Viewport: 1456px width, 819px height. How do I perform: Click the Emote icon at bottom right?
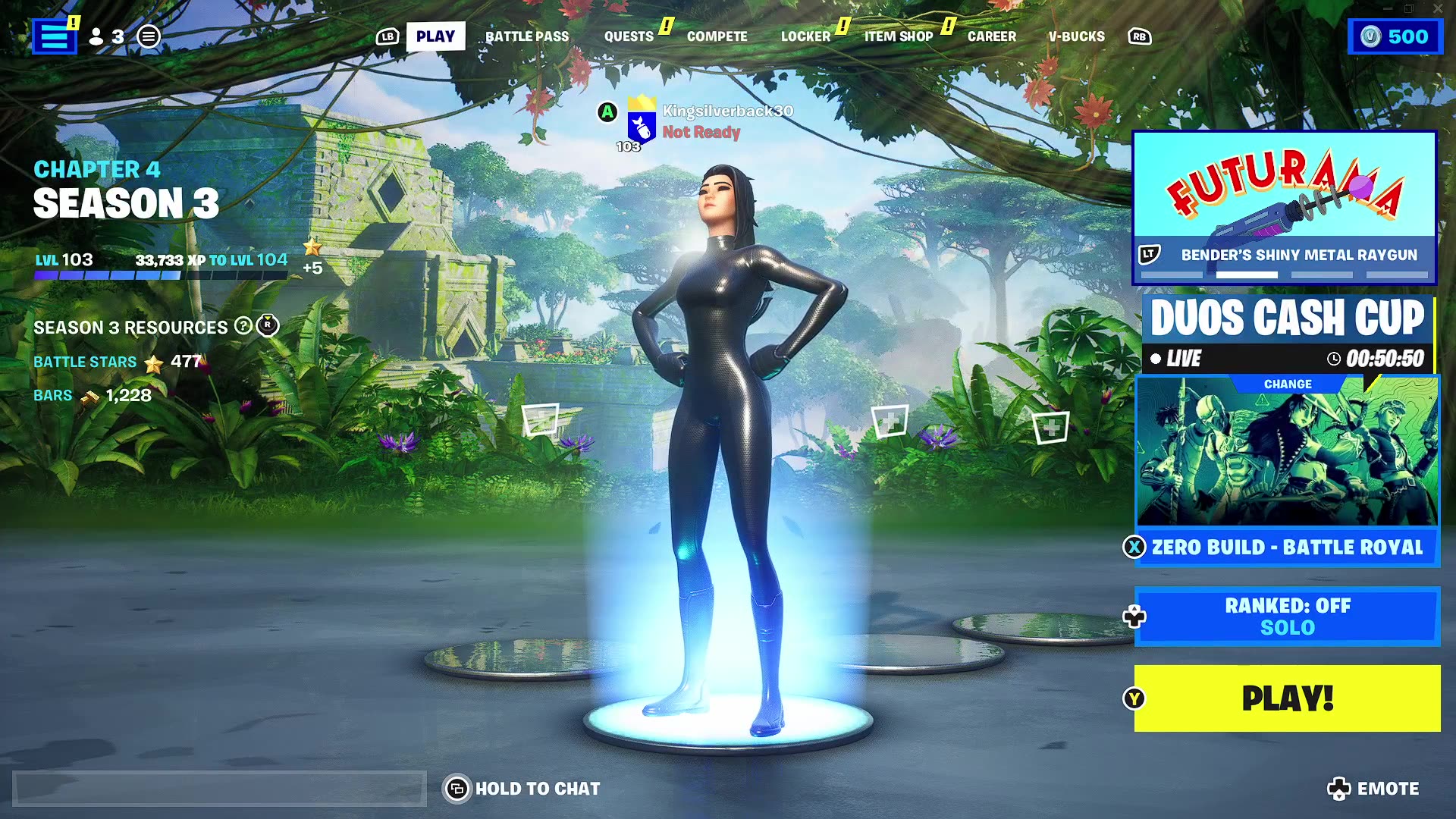(x=1341, y=788)
